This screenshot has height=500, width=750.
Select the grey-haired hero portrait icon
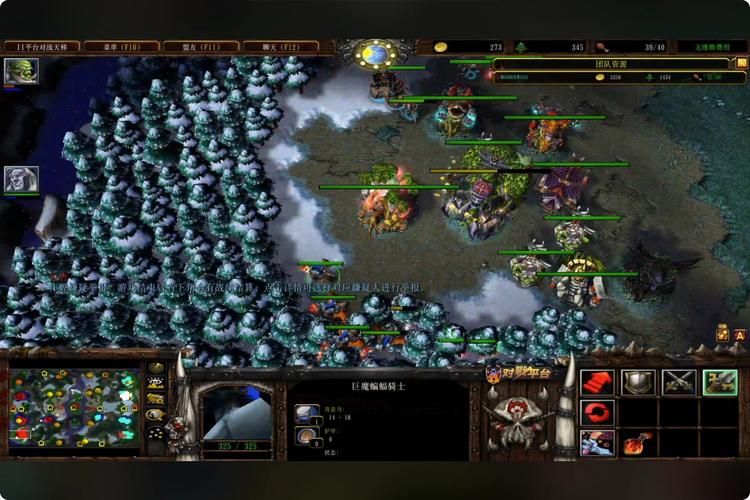click(21, 179)
